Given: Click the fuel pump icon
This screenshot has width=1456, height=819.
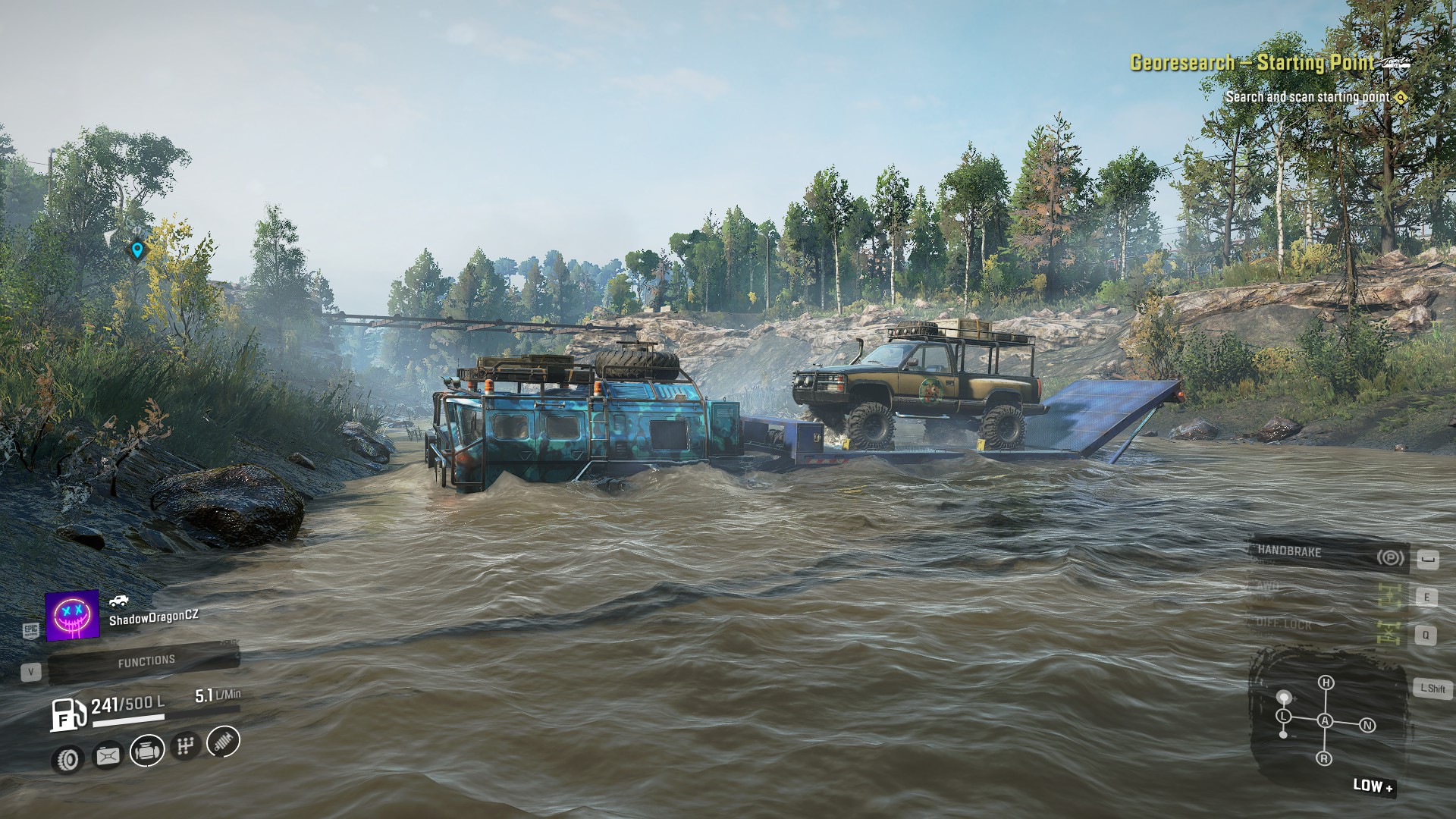Looking at the screenshot, I should (69, 714).
